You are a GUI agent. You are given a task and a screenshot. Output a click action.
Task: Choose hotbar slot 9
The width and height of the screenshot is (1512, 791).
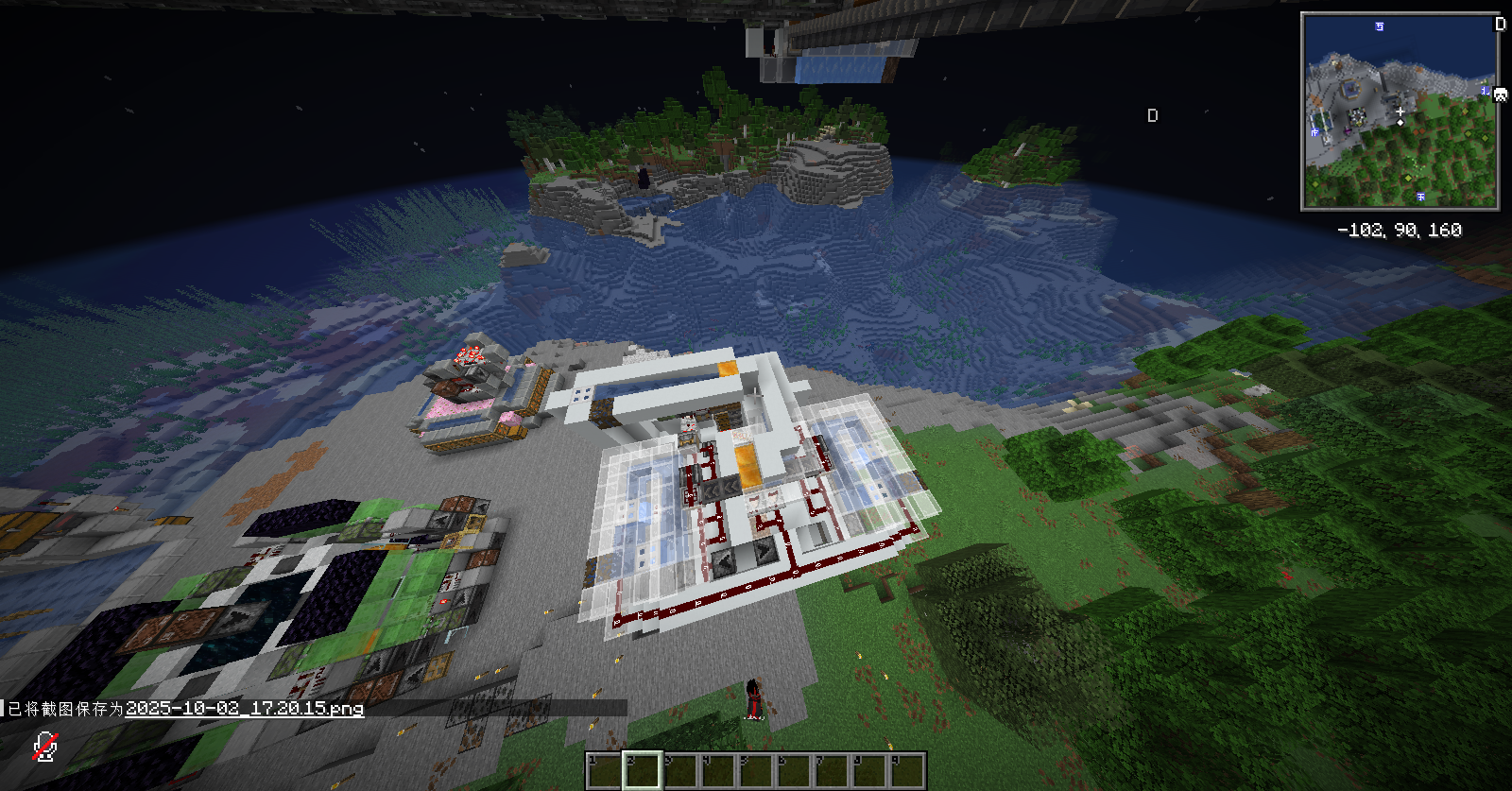point(906,770)
